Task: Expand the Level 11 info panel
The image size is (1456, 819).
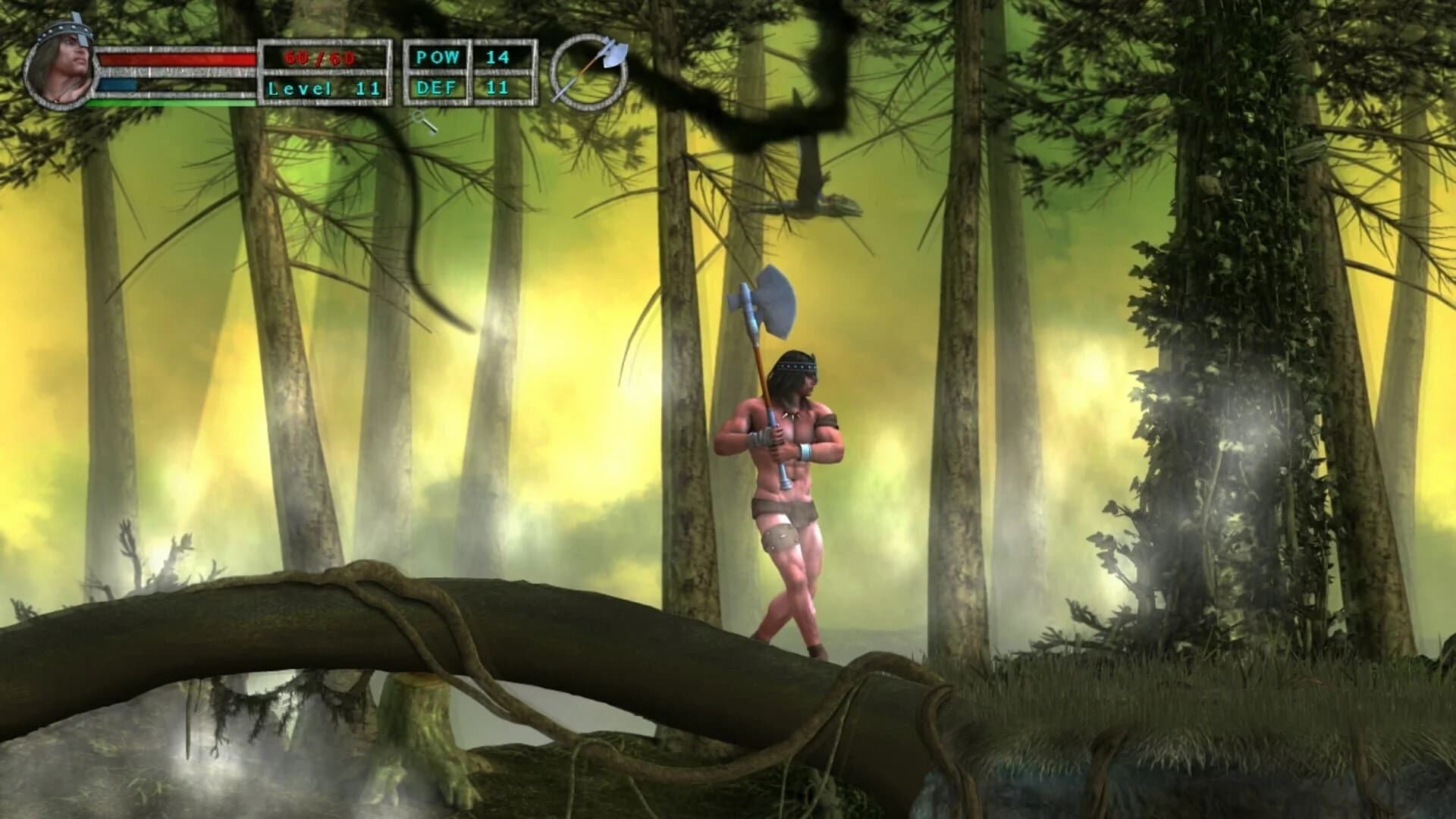Action: click(x=326, y=89)
